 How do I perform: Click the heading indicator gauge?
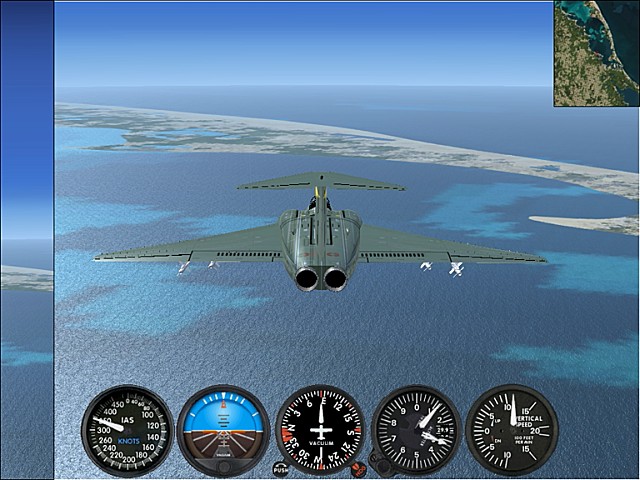pos(320,430)
